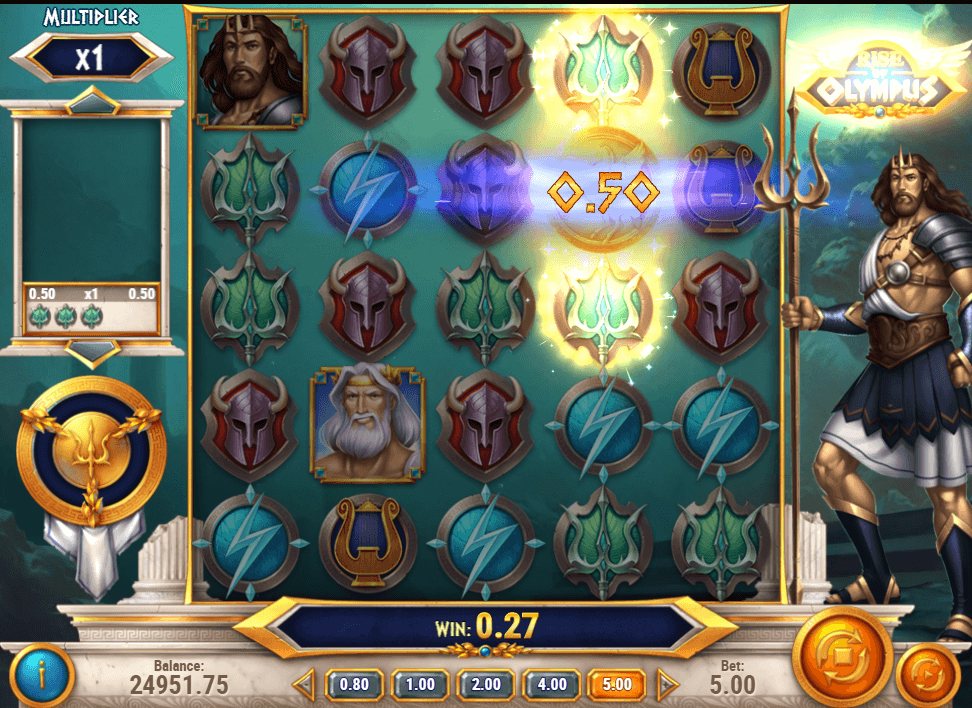Activate the small autoplay button
Screen dimensions: 972x708
point(927,674)
